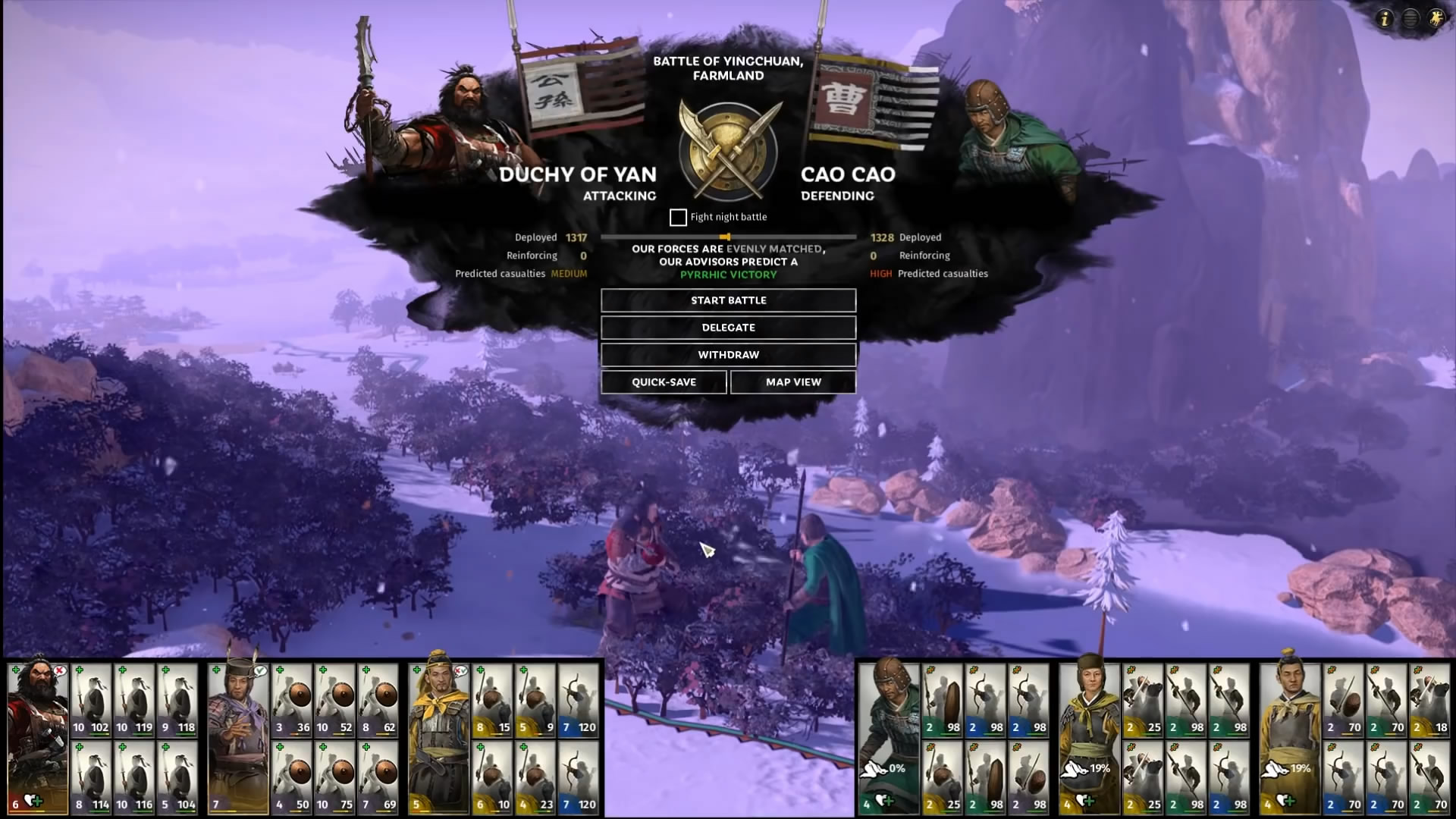Select the shield unit card with 36 men
The width and height of the screenshot is (1456, 819).
(x=292, y=699)
